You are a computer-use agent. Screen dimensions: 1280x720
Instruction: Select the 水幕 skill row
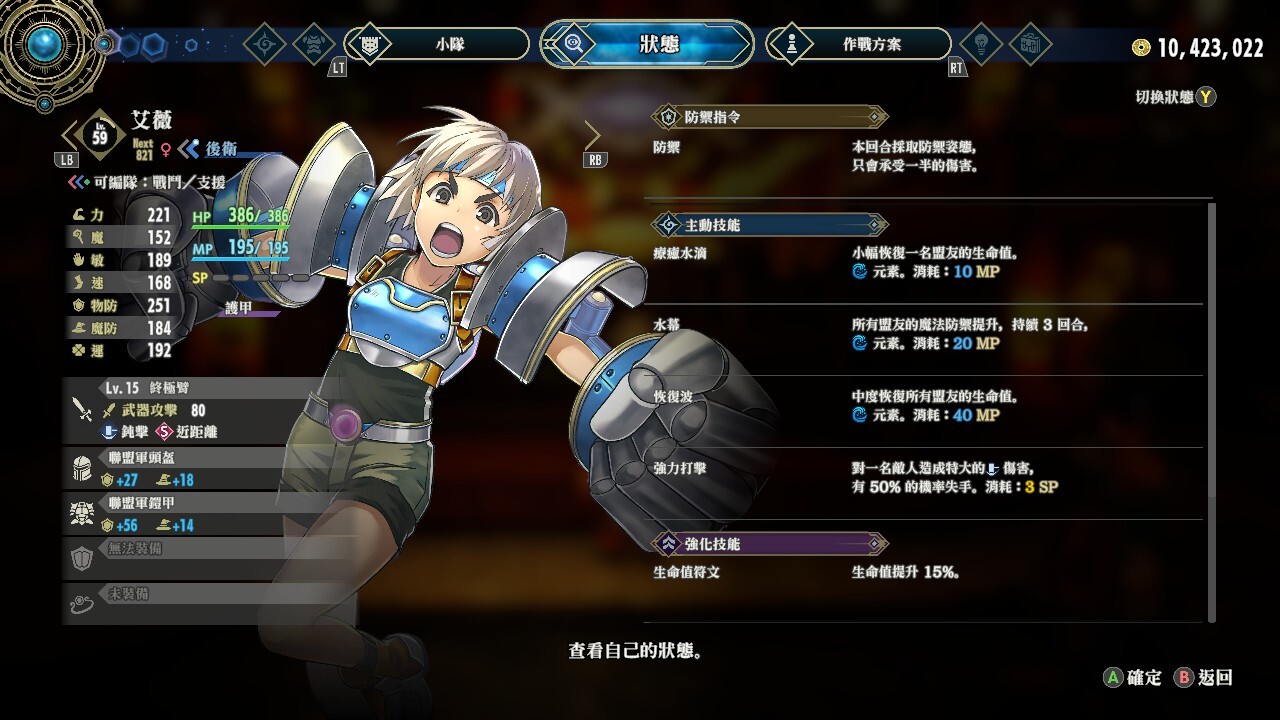click(925, 334)
